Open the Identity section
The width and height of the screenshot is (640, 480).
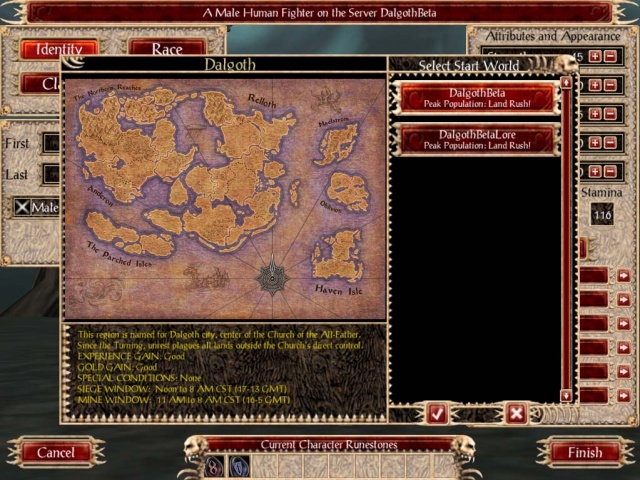(59, 49)
